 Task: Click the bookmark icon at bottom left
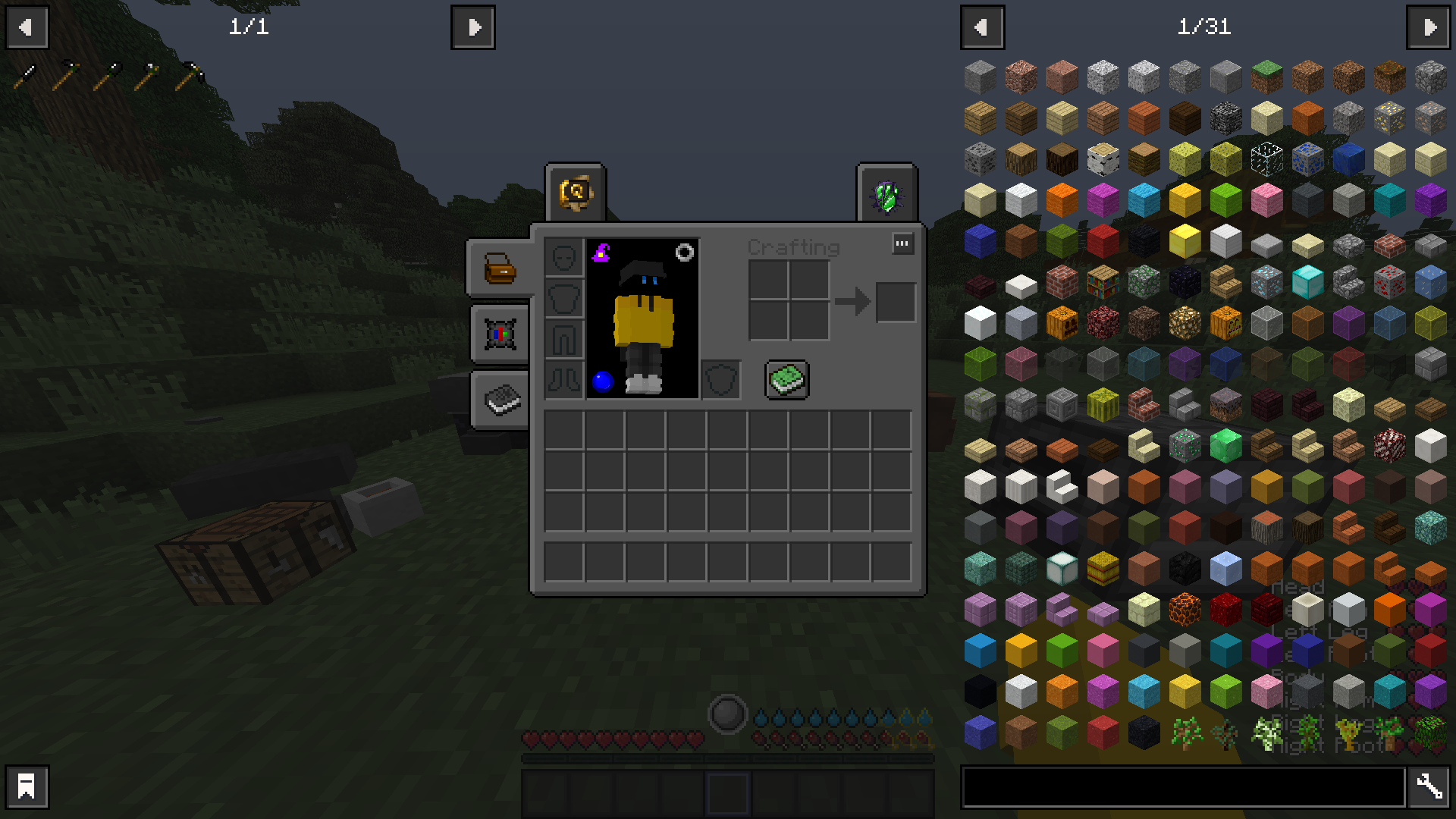[x=27, y=786]
